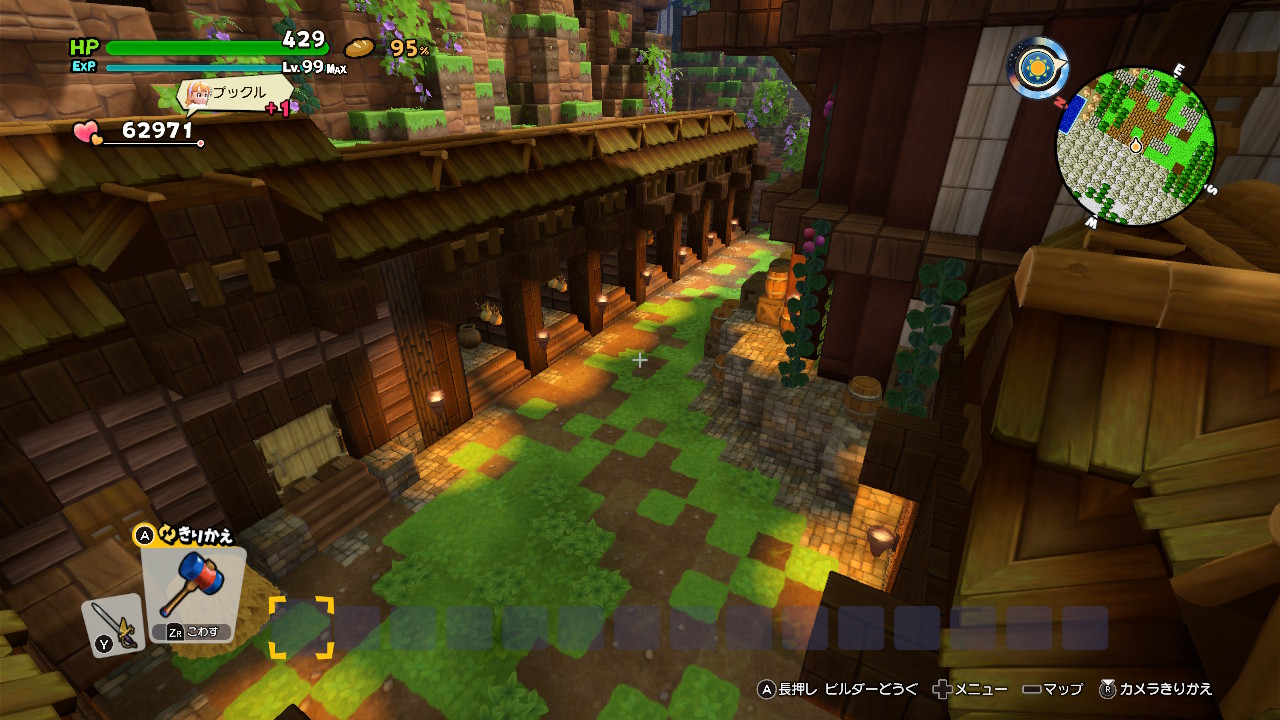
Task: Click the sun time-of-day compass icon
Action: [1037, 67]
